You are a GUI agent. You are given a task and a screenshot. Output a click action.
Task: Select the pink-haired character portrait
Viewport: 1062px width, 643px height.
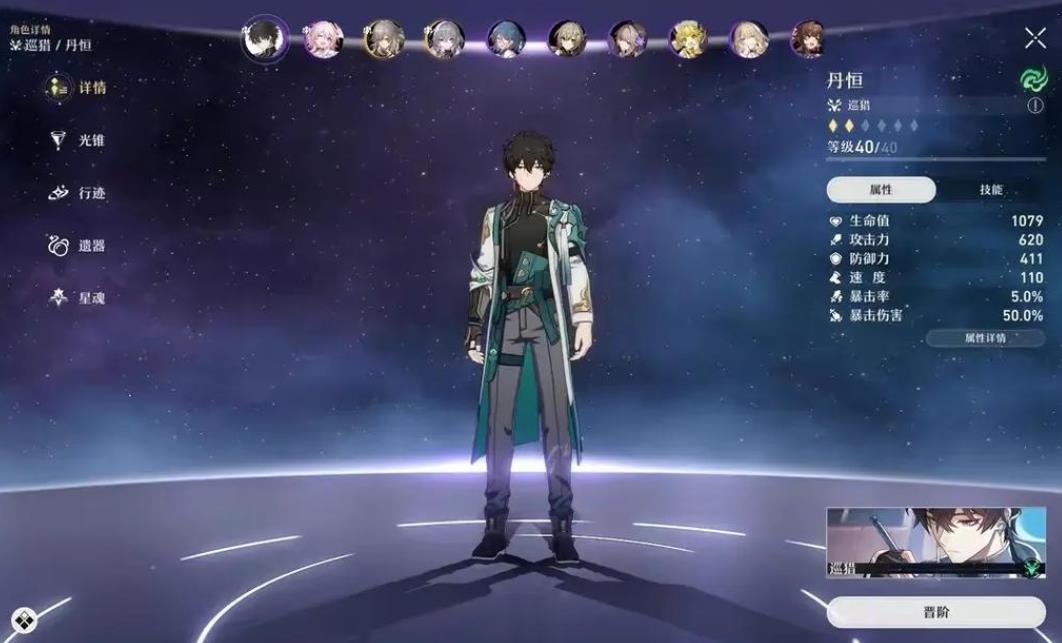(x=323, y=40)
